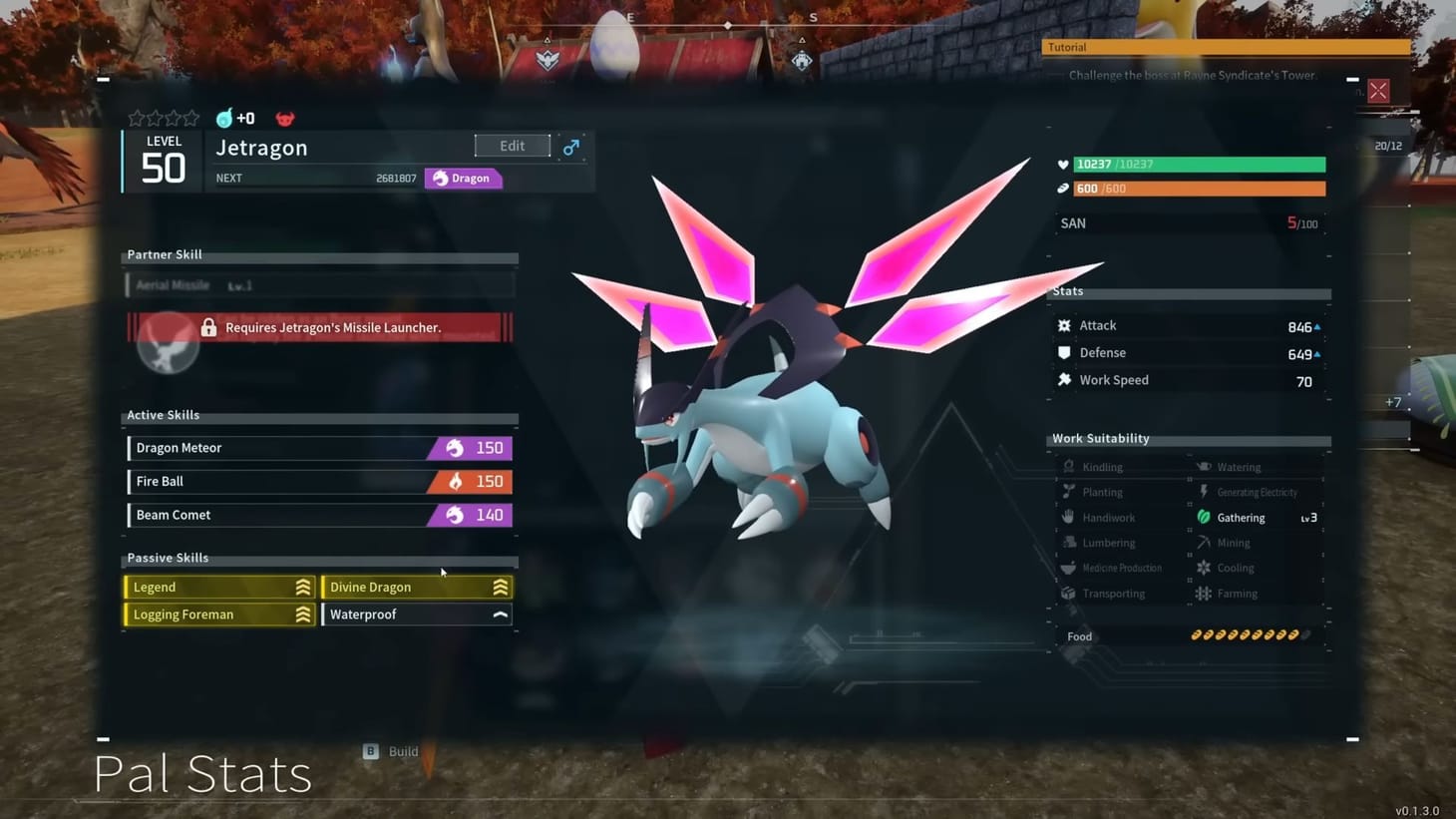Screen dimensions: 1456x819
Task: Click the Kindling flame icon
Action: (1068, 466)
